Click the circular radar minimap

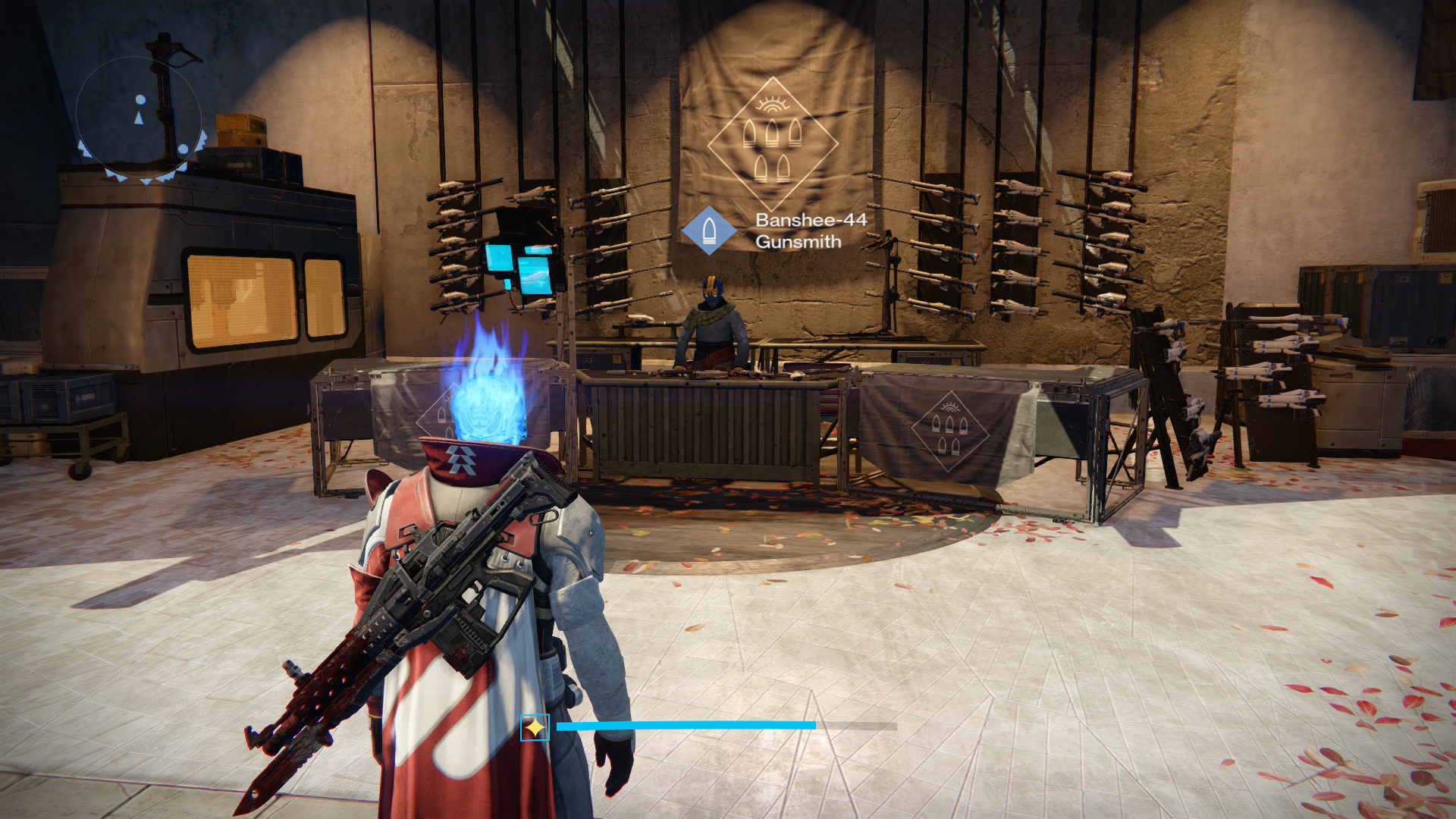click(140, 118)
